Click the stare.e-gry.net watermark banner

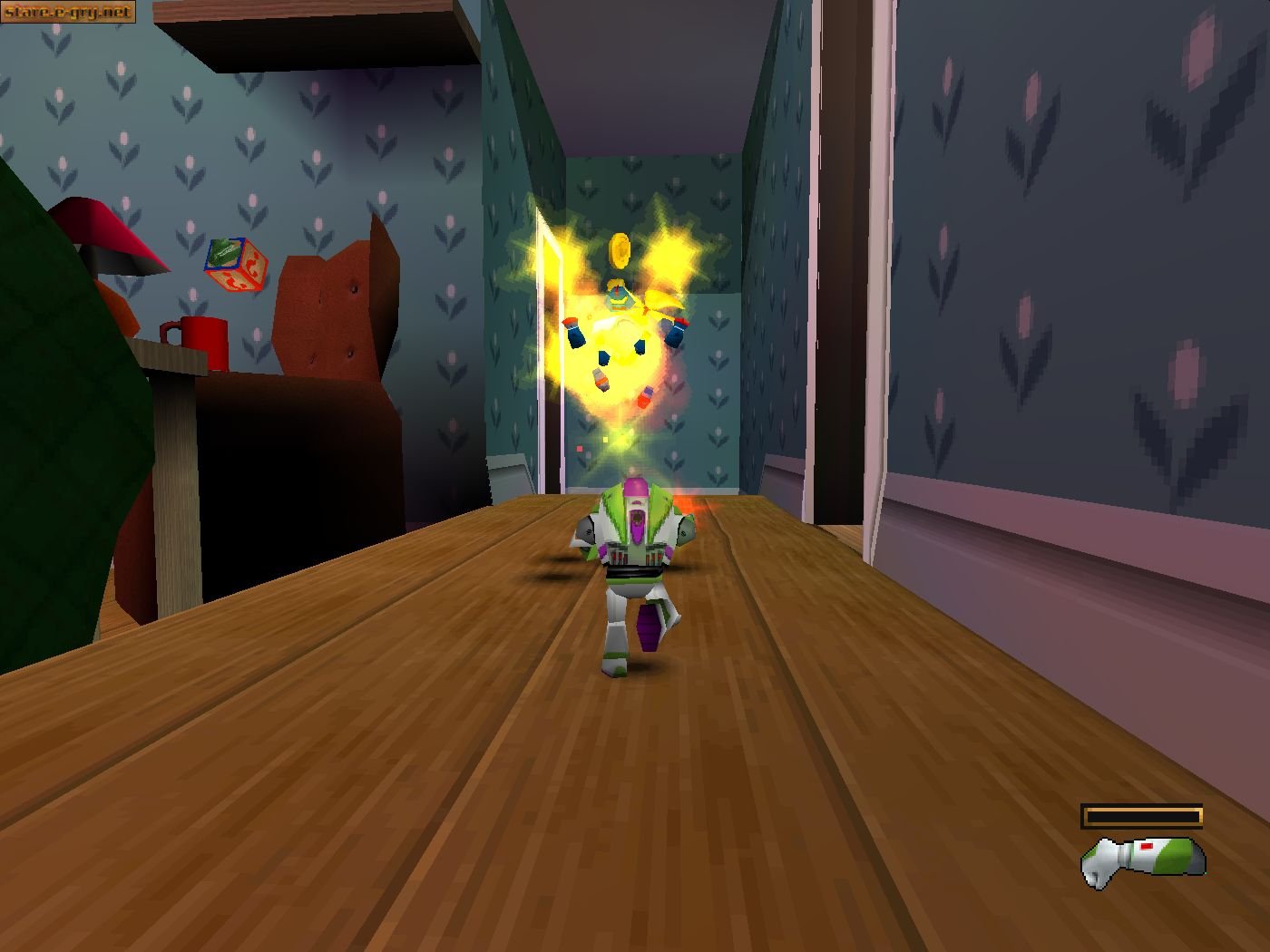click(x=68, y=13)
